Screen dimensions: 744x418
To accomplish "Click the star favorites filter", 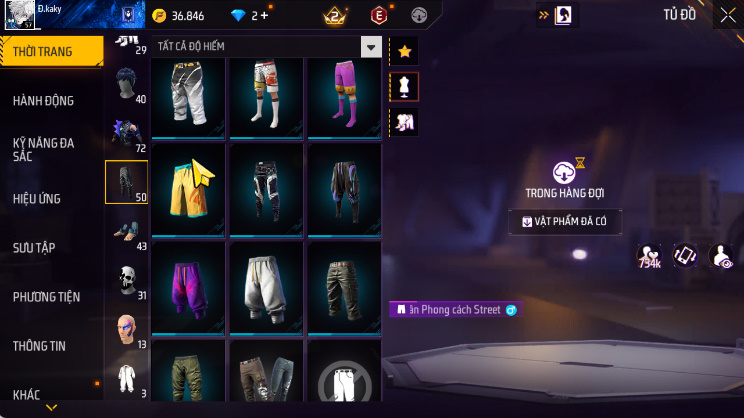I will point(404,50).
